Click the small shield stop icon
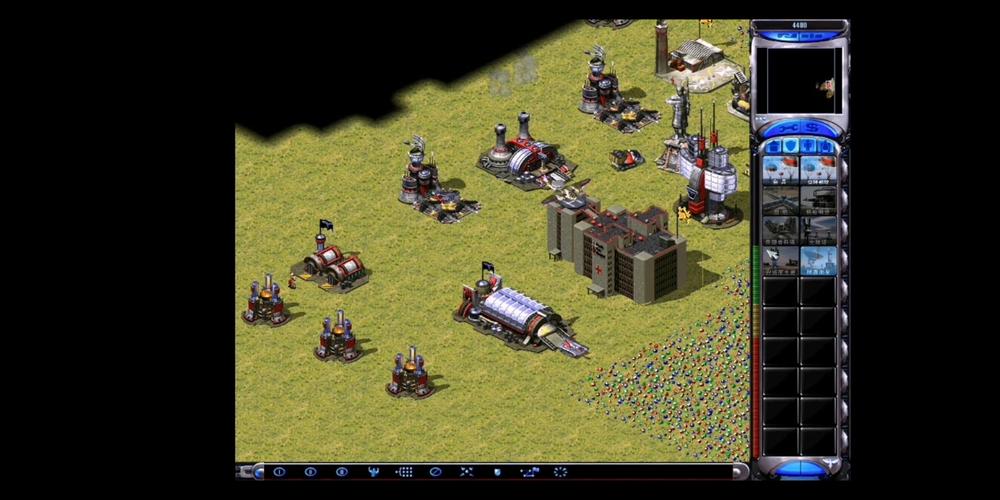This screenshot has height=500, width=1000. coord(497,471)
